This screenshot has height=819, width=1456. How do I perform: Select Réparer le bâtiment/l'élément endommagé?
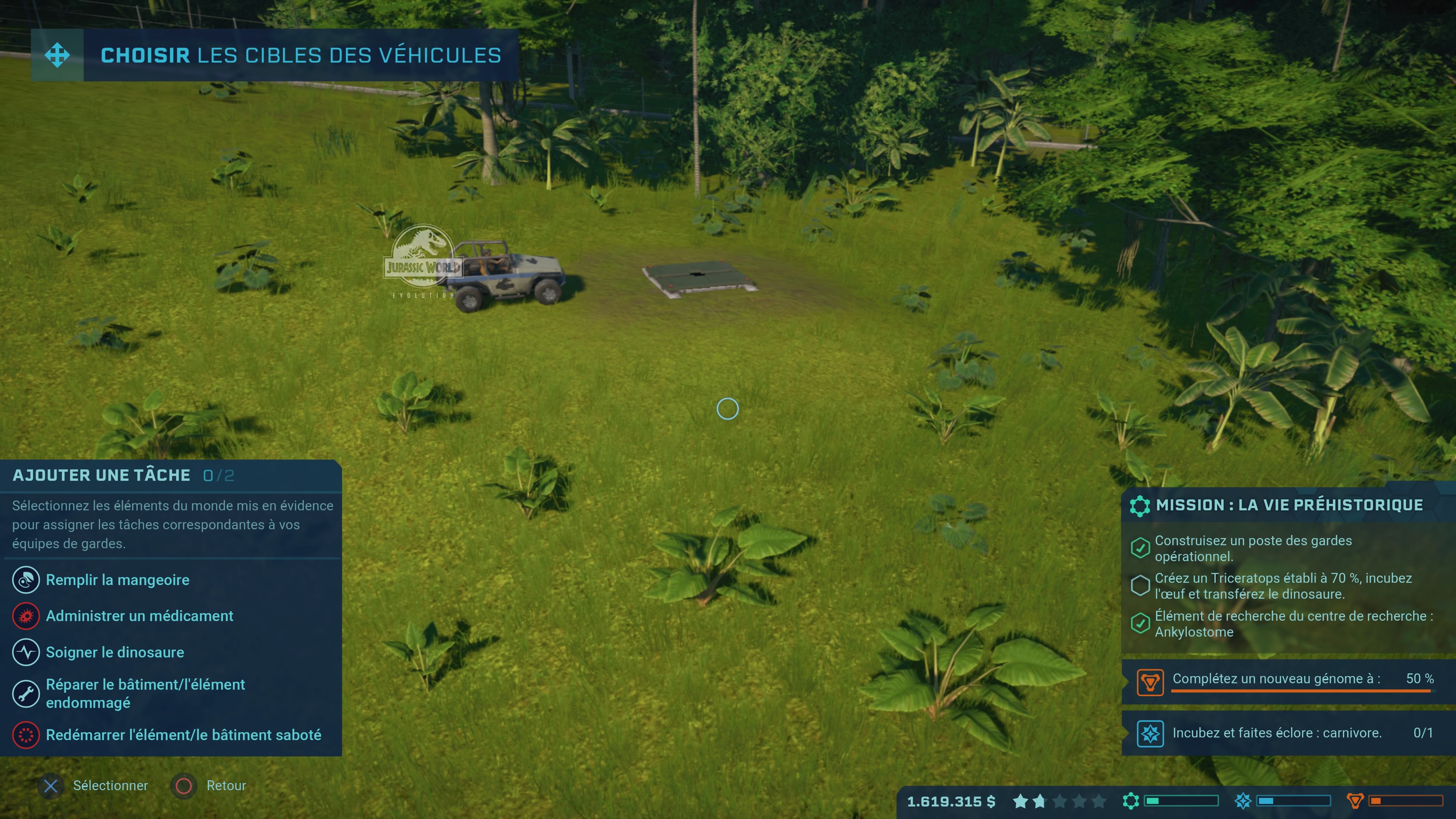click(x=145, y=693)
